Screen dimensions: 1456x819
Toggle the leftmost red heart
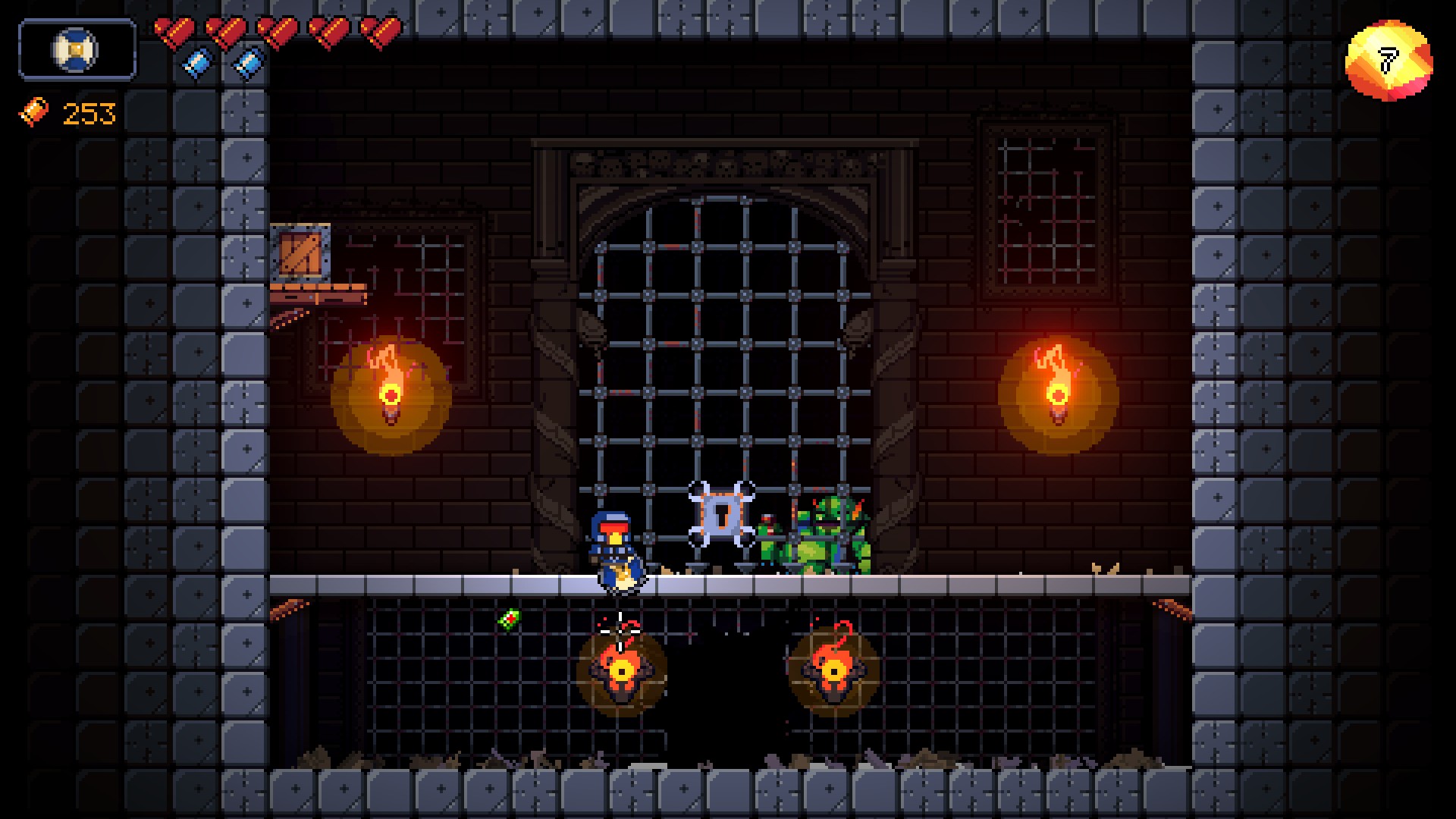point(175,31)
